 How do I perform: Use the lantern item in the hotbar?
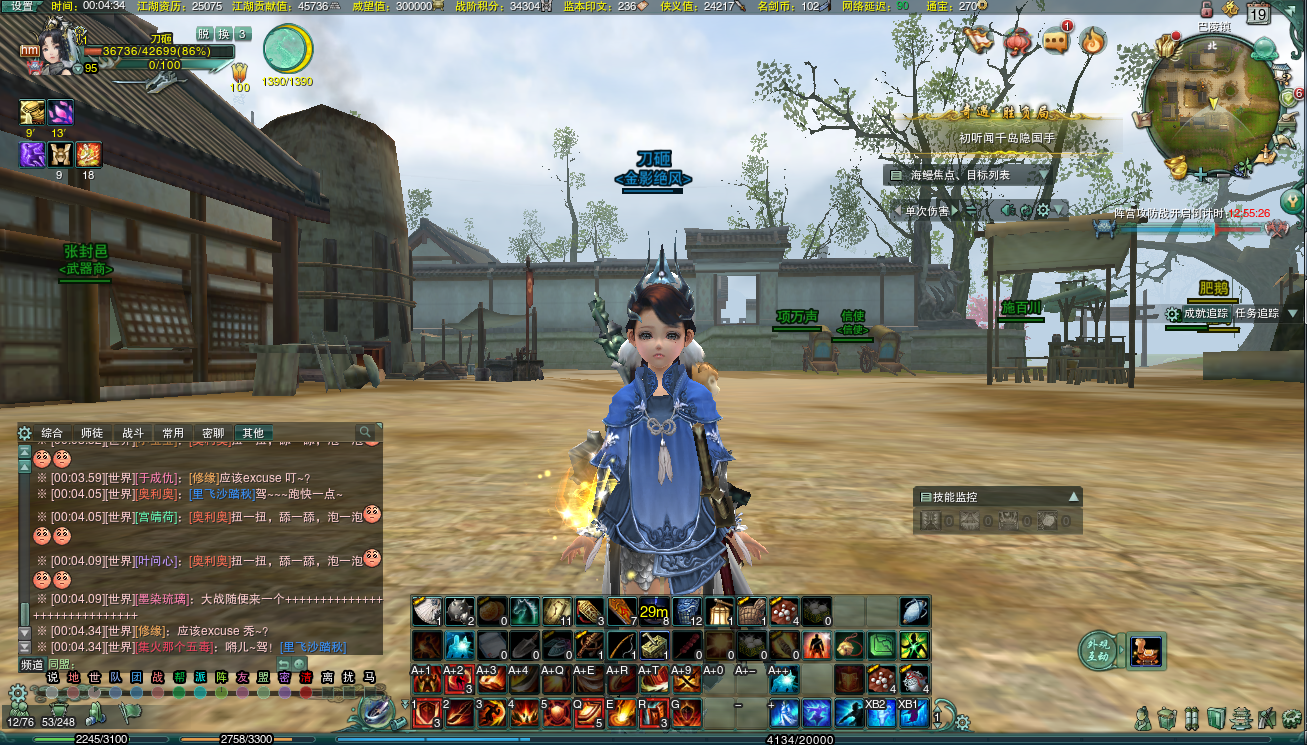[x=719, y=610]
